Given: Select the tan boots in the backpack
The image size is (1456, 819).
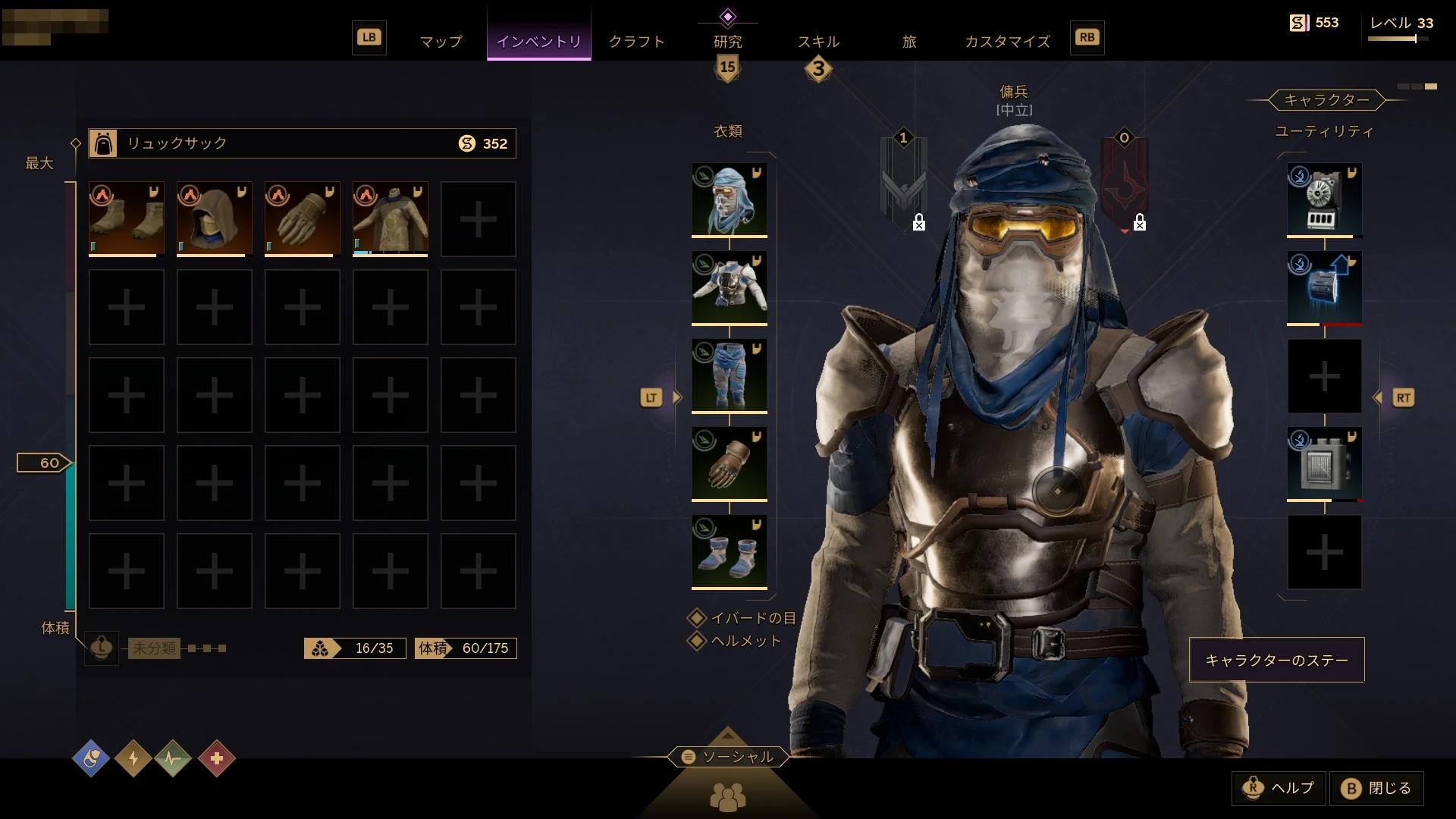Looking at the screenshot, I should pos(127,219).
